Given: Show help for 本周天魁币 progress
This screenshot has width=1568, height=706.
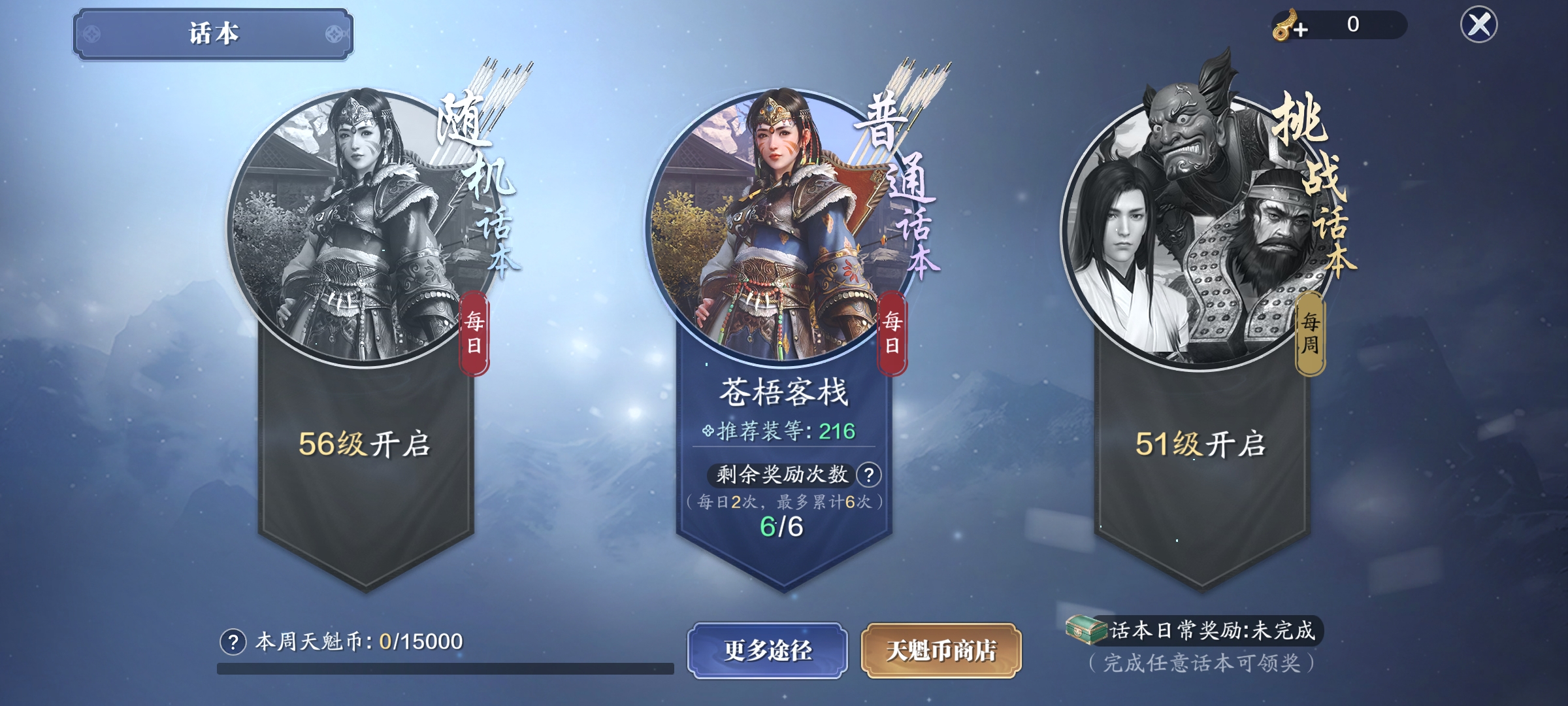Looking at the screenshot, I should 233,642.
